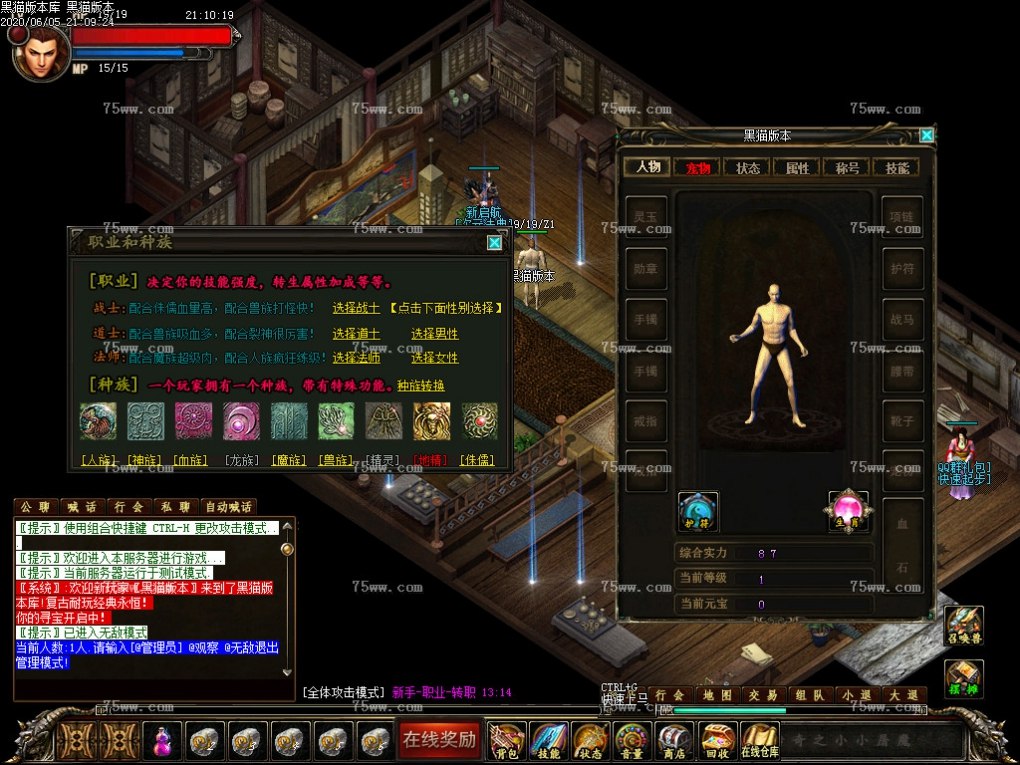This screenshot has height=765, width=1020.
Task: Click the 种族转换 race change link
Action: click(421, 385)
